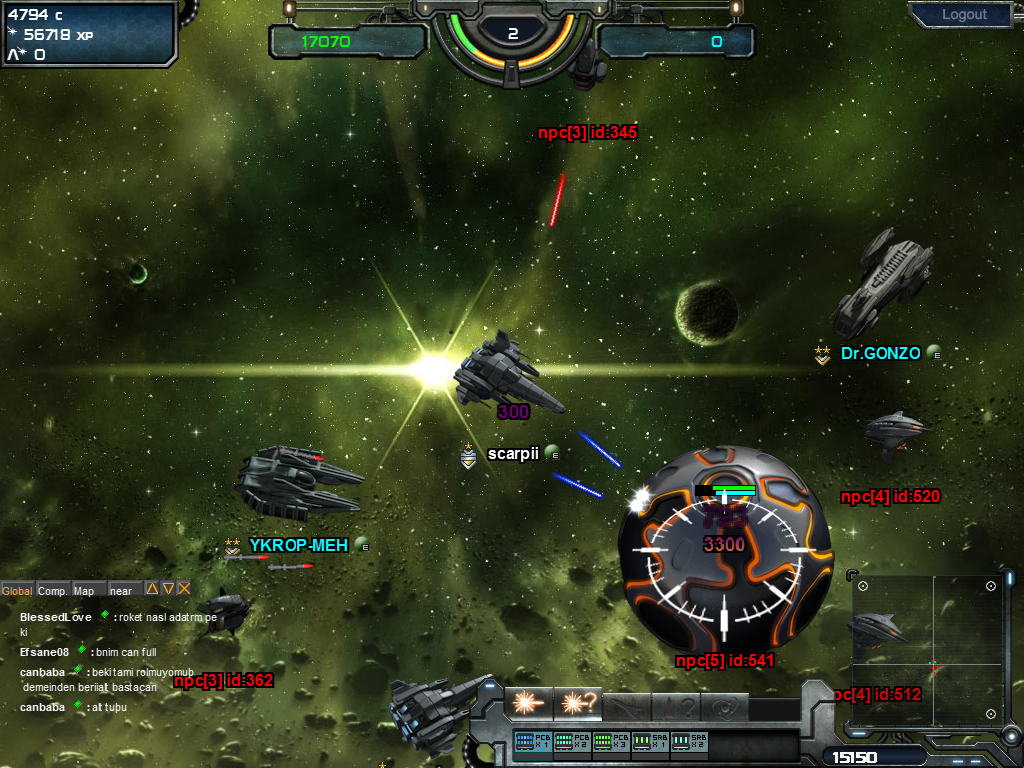Select the Map chat tab
The image size is (1024, 768).
(84, 591)
